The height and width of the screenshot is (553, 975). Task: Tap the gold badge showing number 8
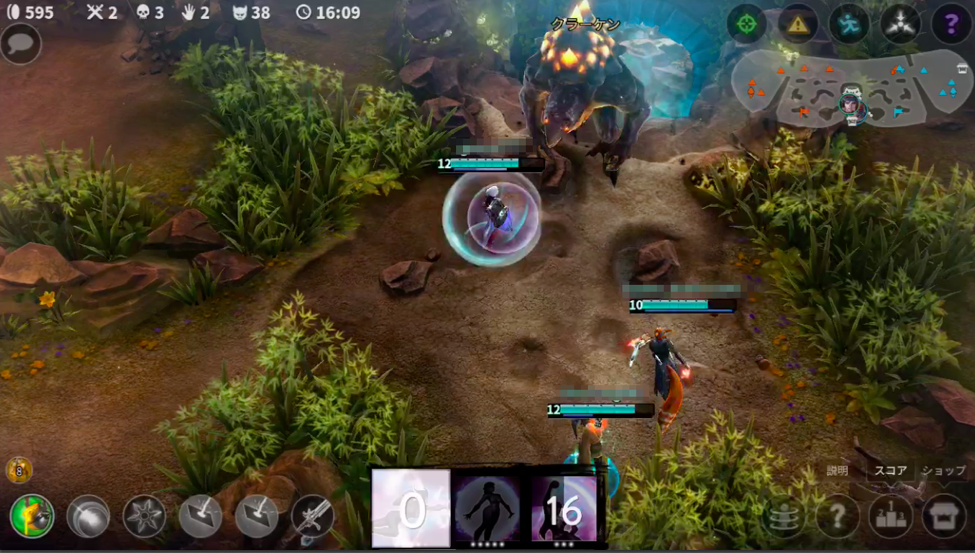pos(19,469)
